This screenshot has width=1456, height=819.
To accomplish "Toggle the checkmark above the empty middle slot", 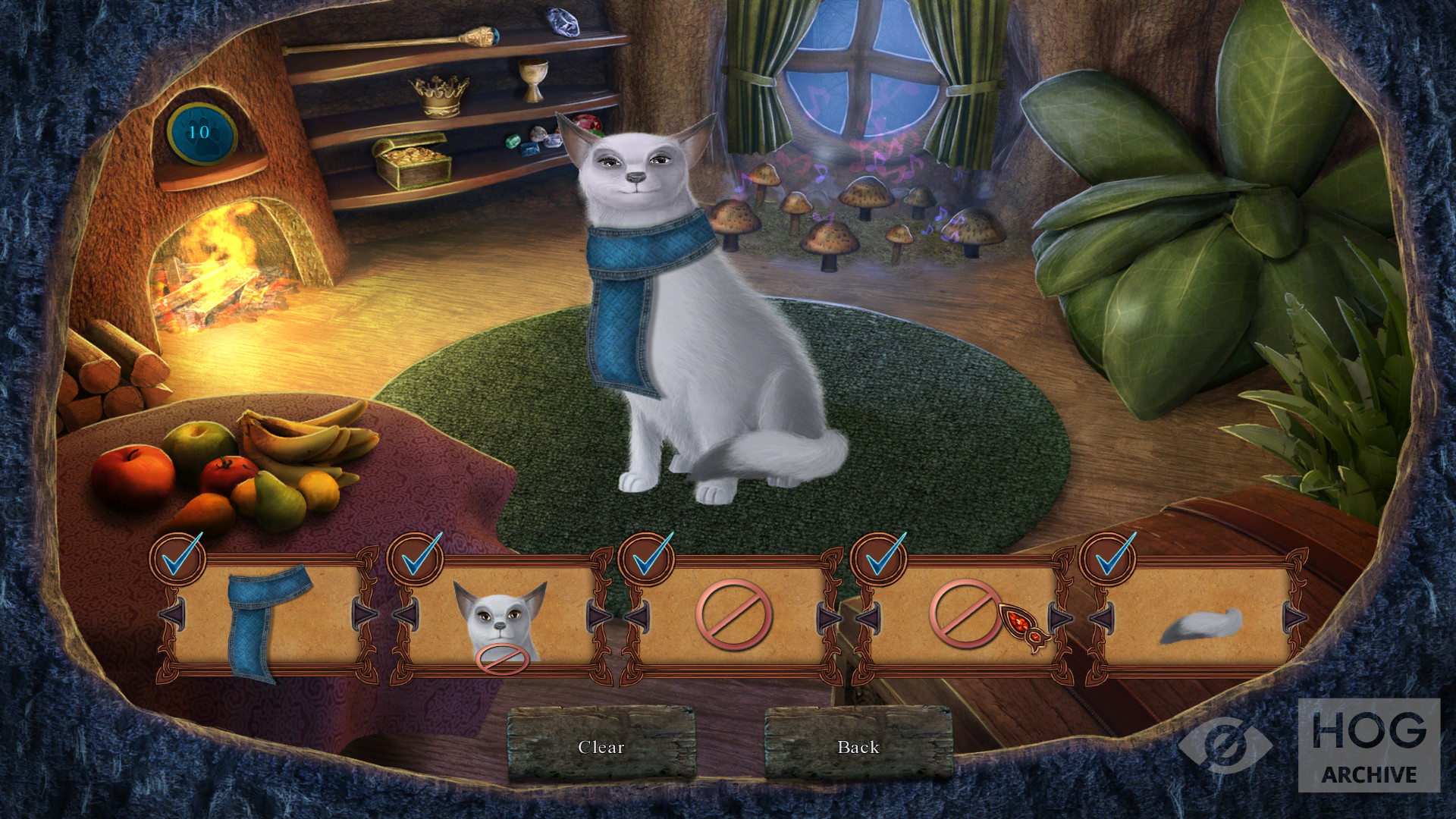I will coord(647,559).
